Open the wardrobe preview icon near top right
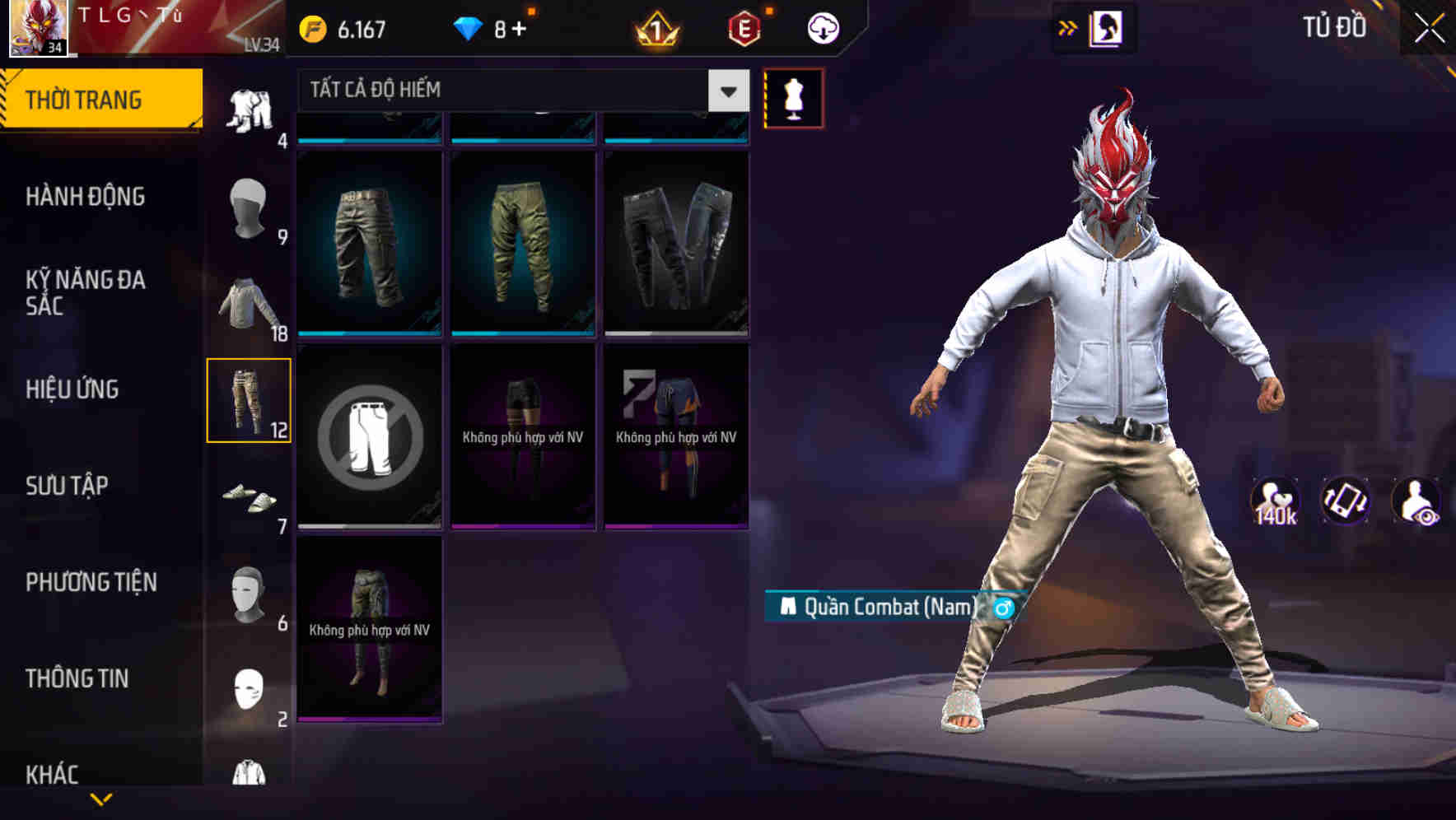The image size is (1456, 820). click(x=1107, y=26)
